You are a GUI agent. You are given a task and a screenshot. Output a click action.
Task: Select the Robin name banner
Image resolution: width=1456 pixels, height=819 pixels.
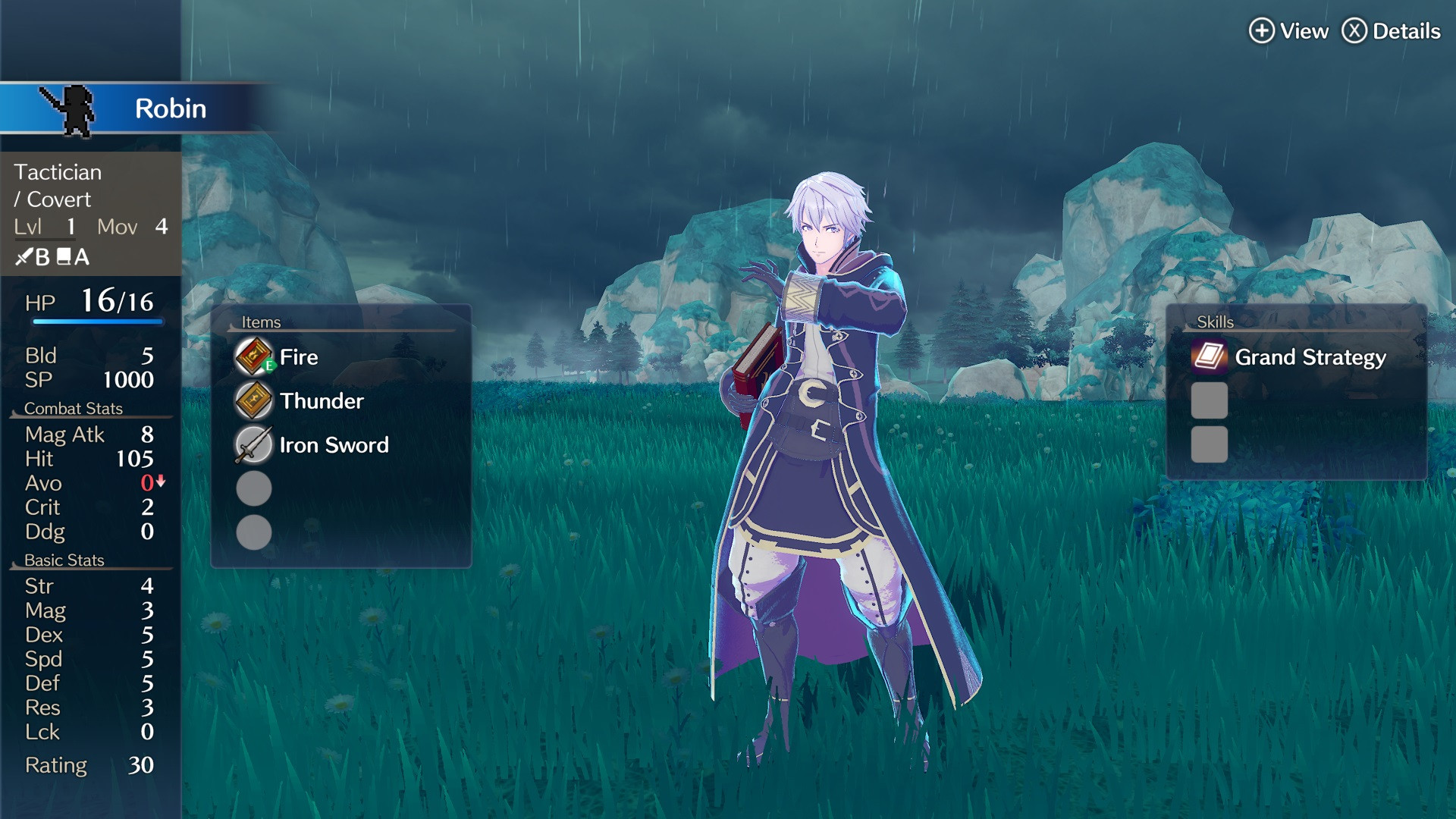point(168,108)
